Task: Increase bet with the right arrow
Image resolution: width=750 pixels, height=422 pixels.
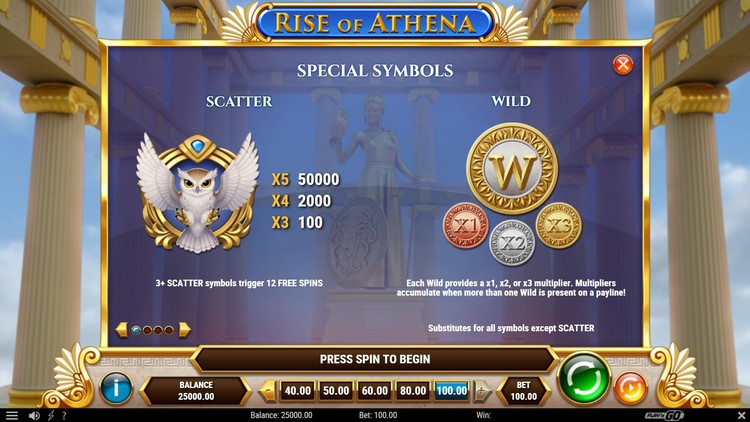Action: tap(482, 391)
